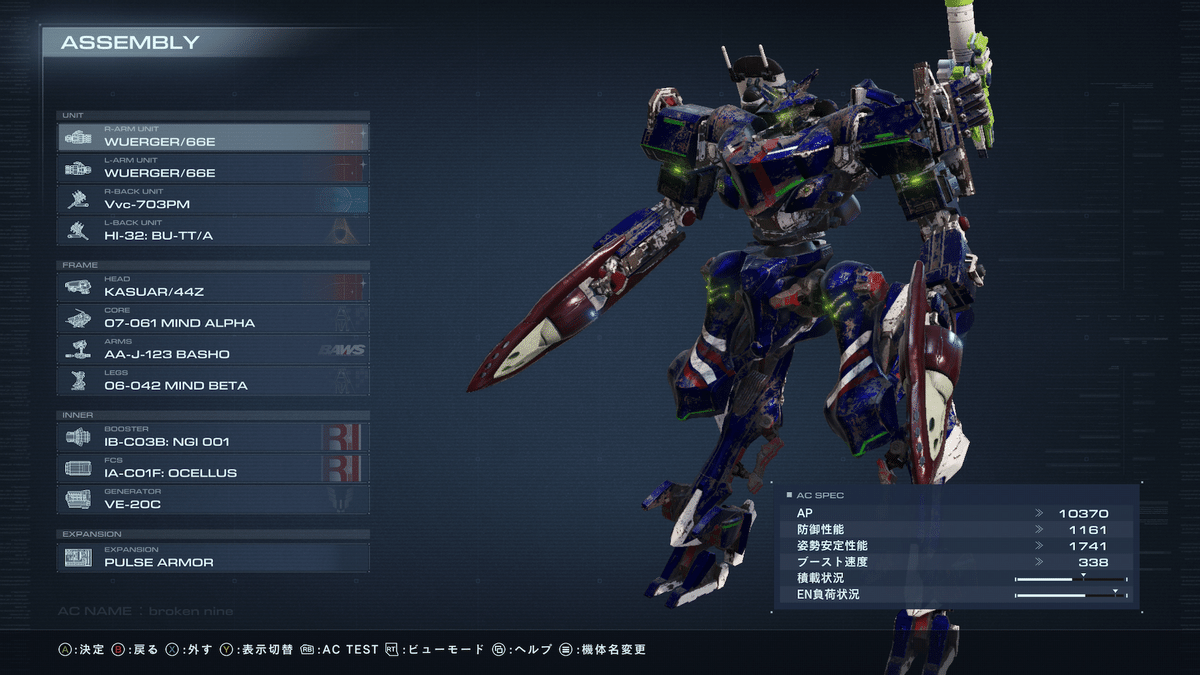Open the BOOSTER slot IB-C03B: NGI 001

click(x=213, y=436)
